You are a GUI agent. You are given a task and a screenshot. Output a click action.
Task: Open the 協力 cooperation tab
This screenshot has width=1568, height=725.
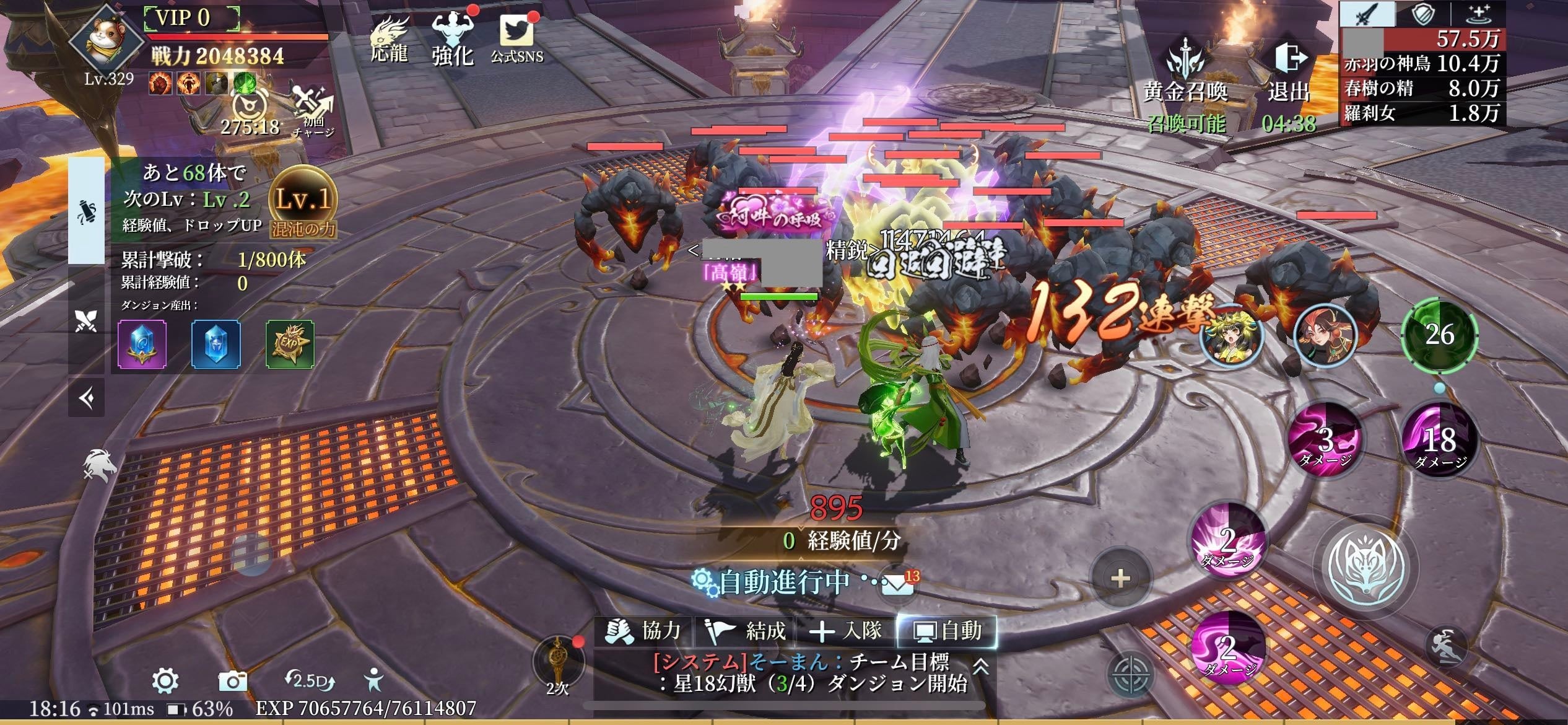click(x=644, y=631)
